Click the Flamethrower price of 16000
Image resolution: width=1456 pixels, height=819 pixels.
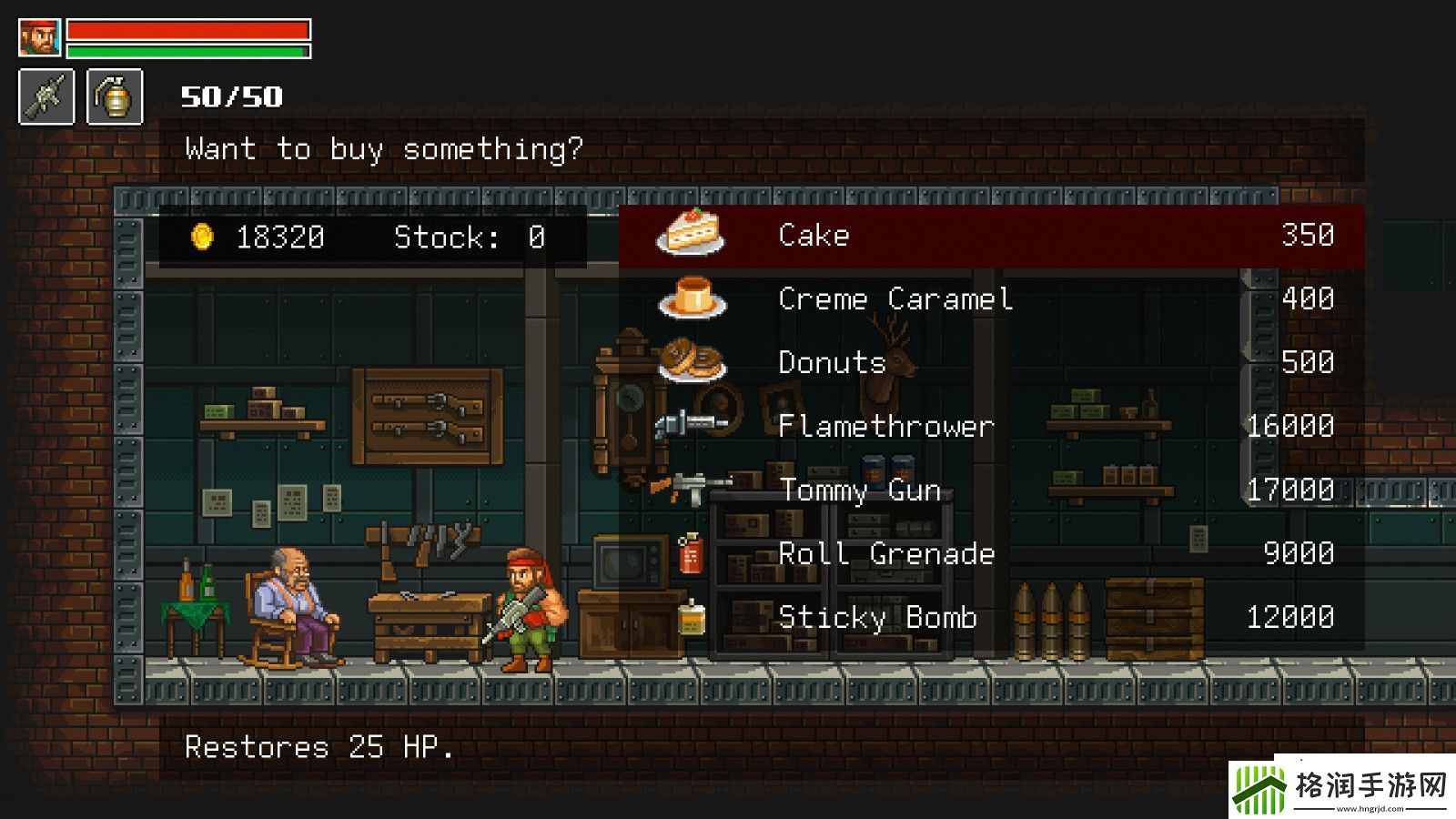pos(1290,426)
